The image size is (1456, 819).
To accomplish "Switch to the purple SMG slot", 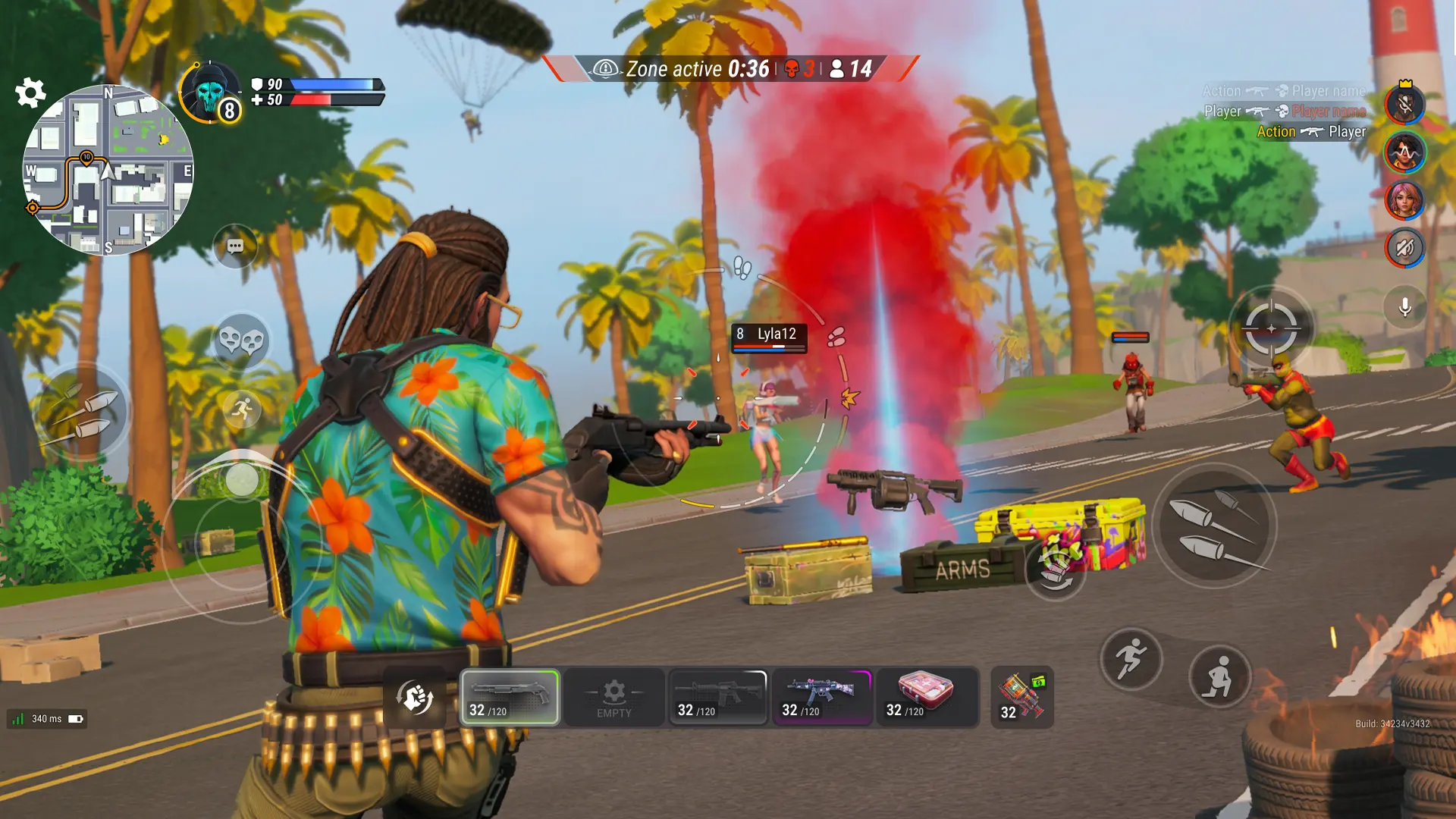I will coord(822,697).
